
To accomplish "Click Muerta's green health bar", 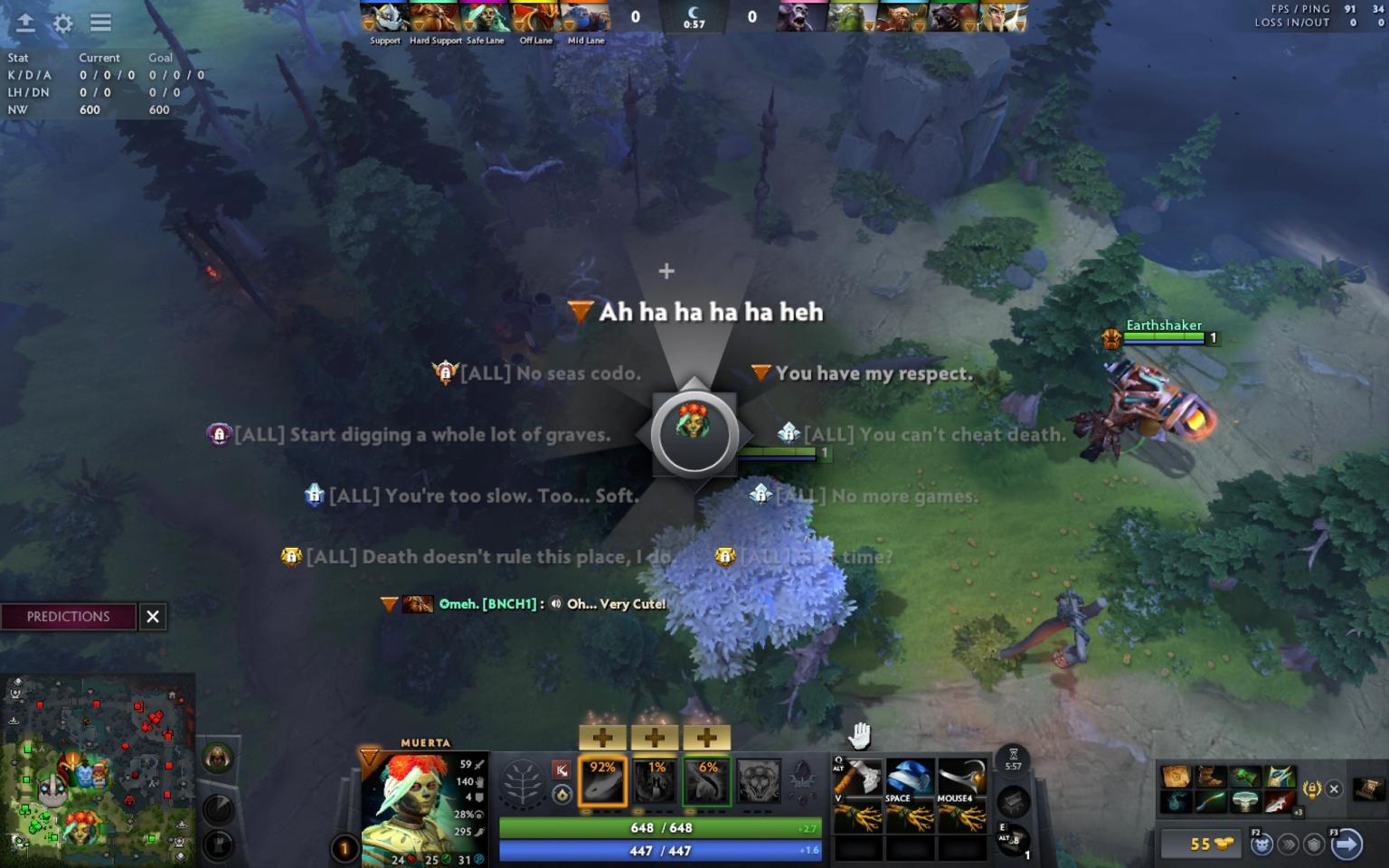I will point(660,827).
